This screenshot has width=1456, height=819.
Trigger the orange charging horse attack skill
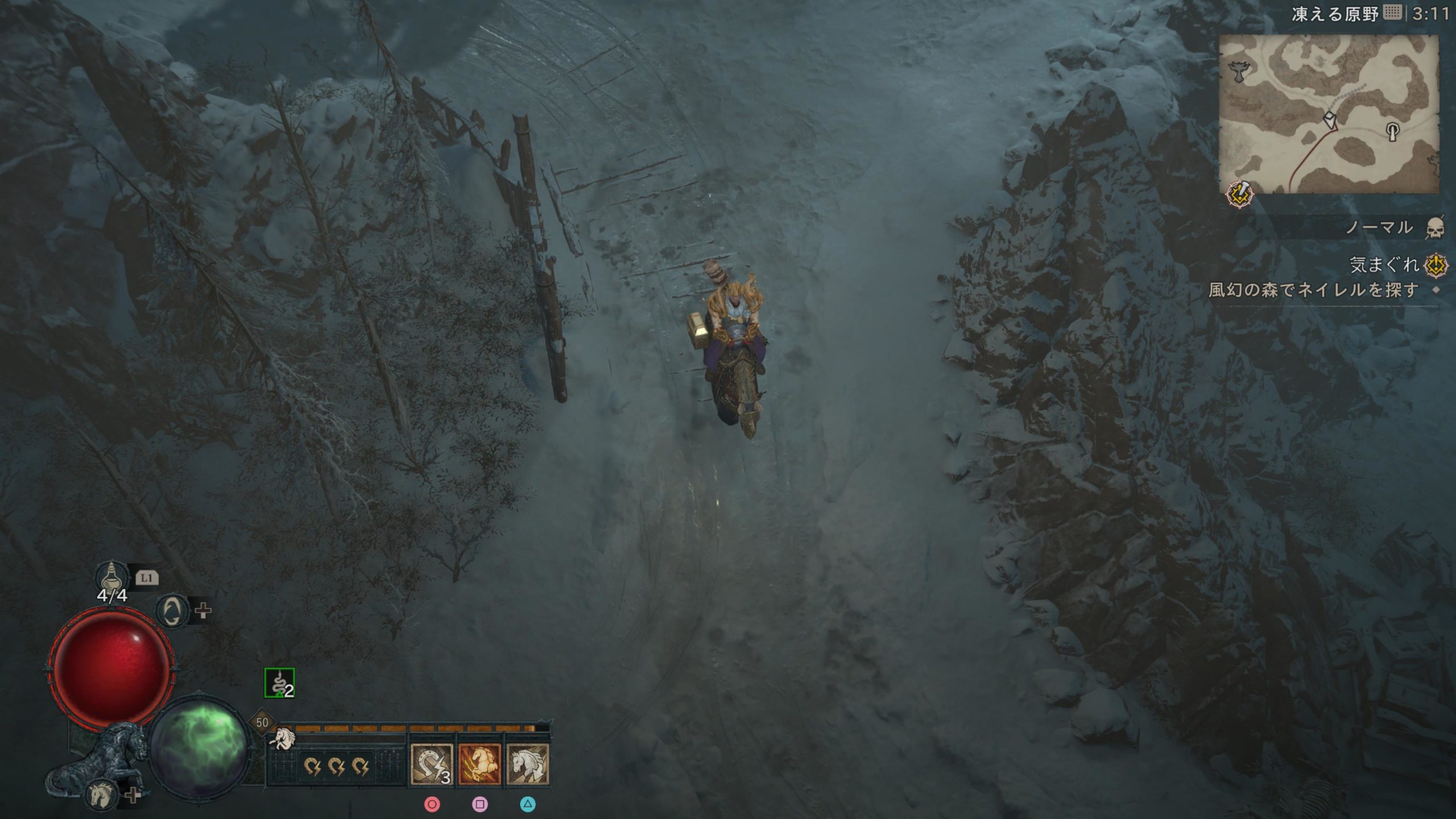point(479,765)
